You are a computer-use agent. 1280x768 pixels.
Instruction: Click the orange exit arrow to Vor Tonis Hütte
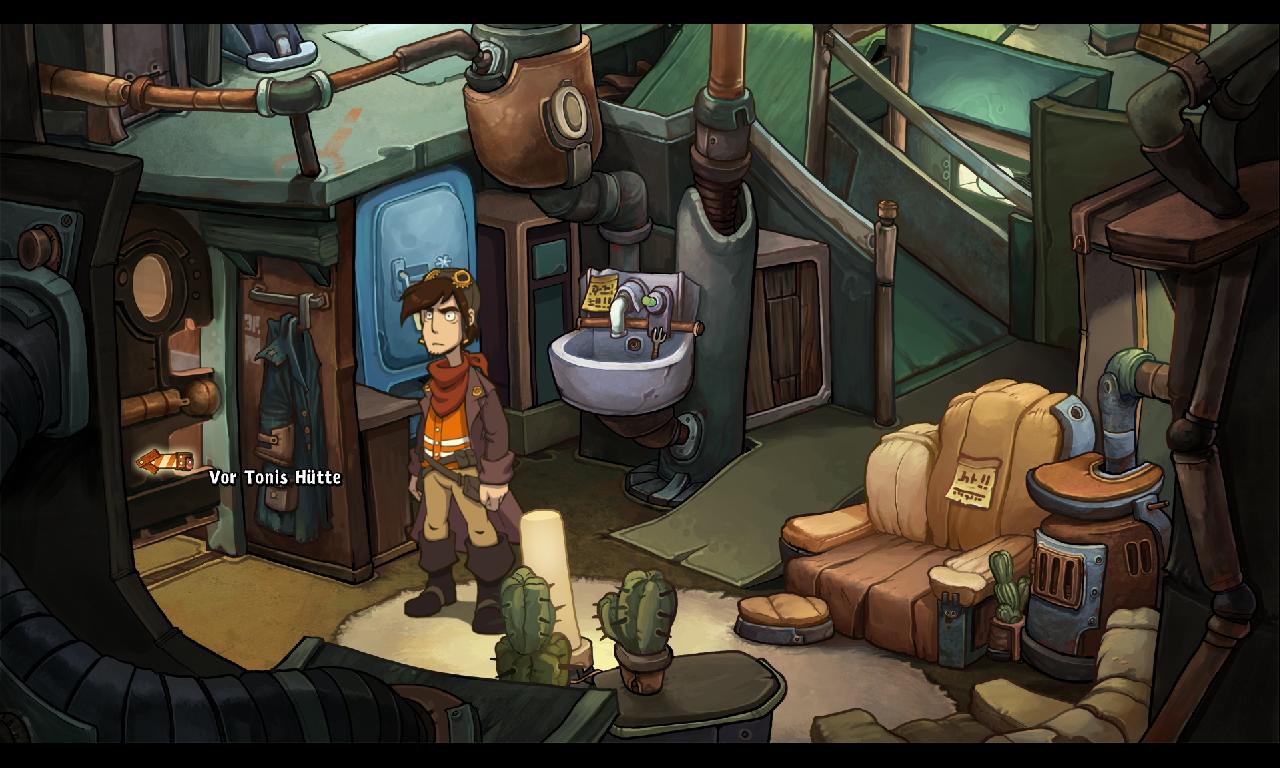pos(164,462)
